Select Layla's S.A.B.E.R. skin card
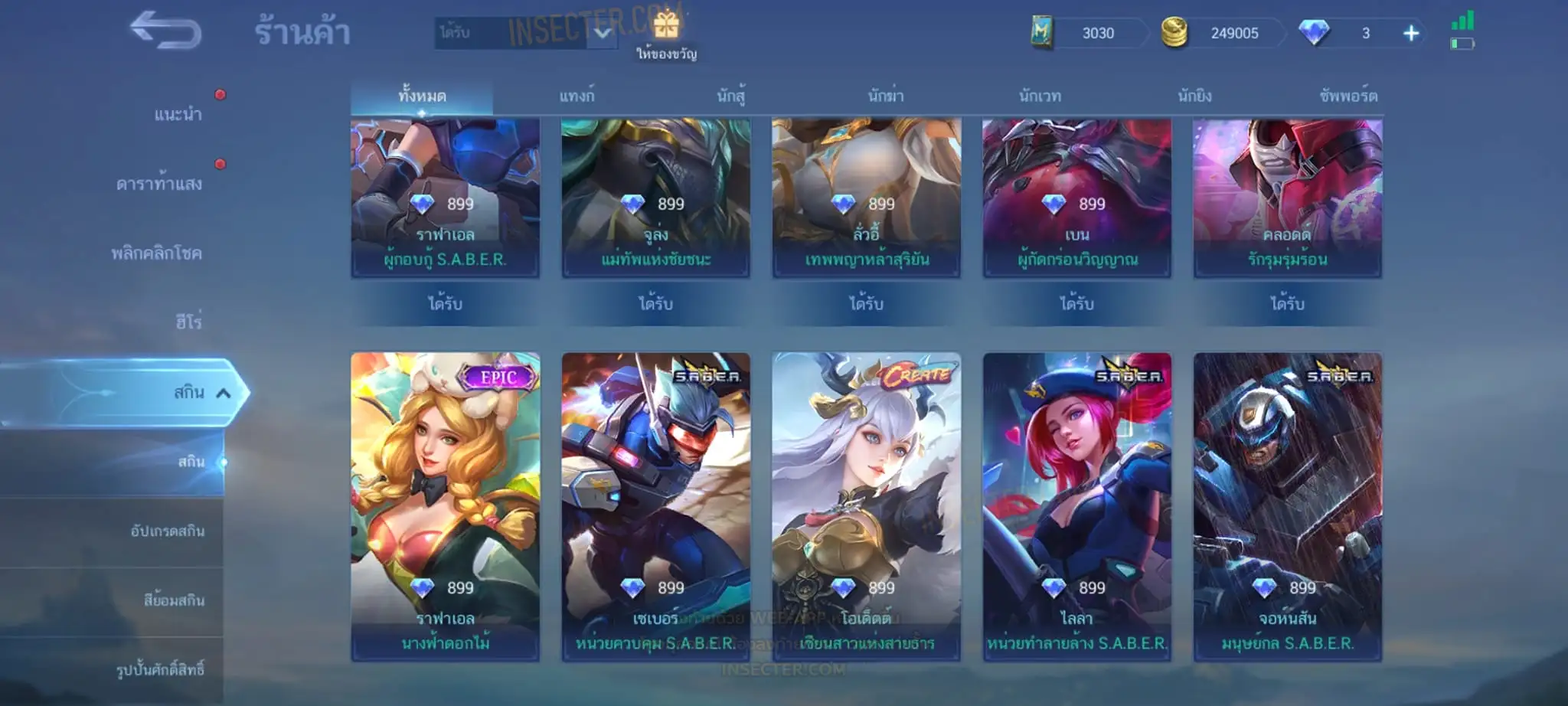The width and height of the screenshot is (1568, 706). 1077,506
